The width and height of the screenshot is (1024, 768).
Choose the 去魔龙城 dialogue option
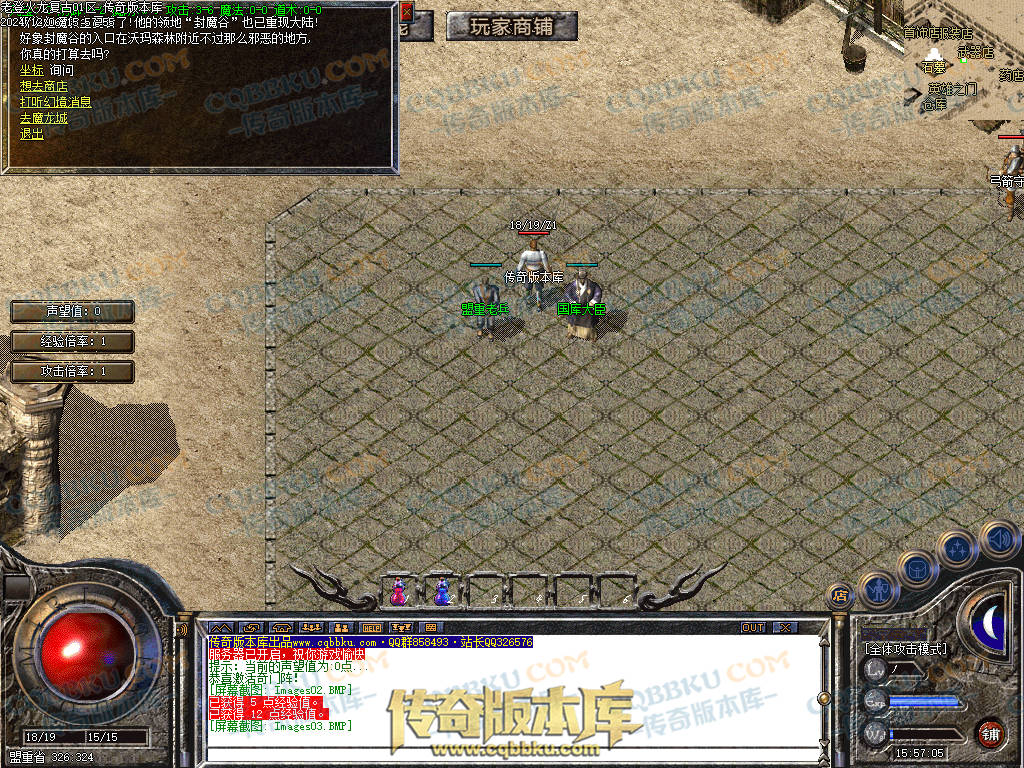(x=43, y=117)
